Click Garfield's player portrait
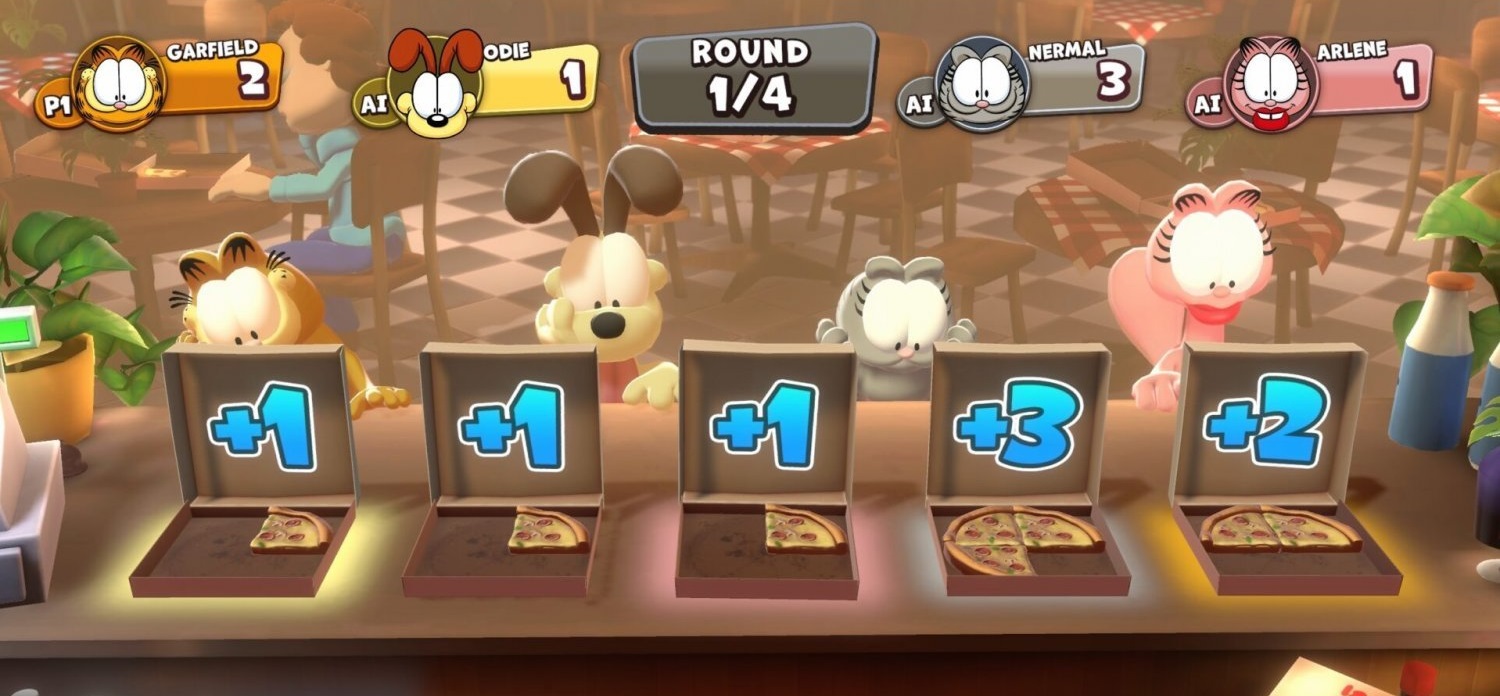The height and width of the screenshot is (696, 1500). coord(118,85)
